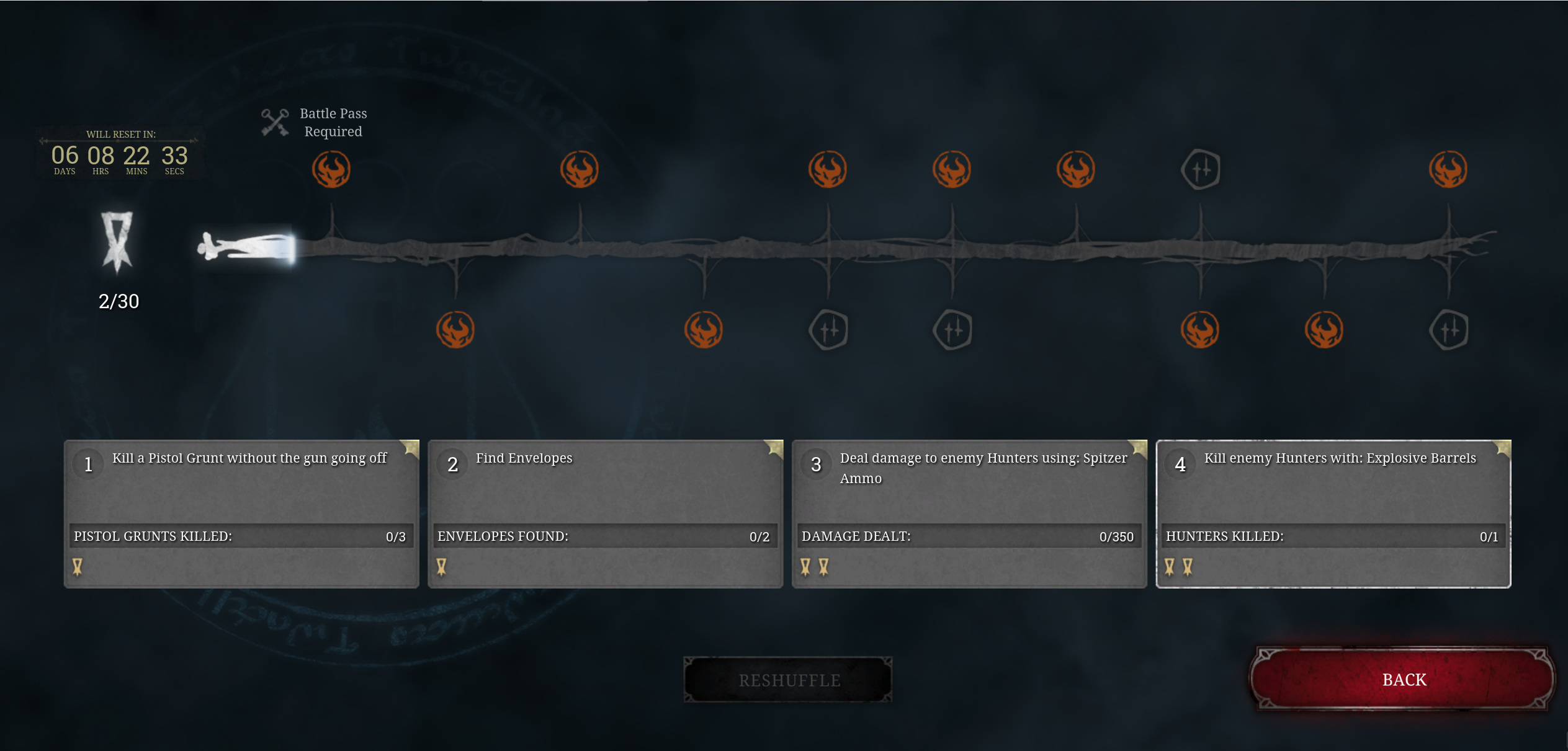Screen dimensions: 1568x751
Task: Click the Battle Pass Required crossed-keys icon
Action: tap(275, 122)
